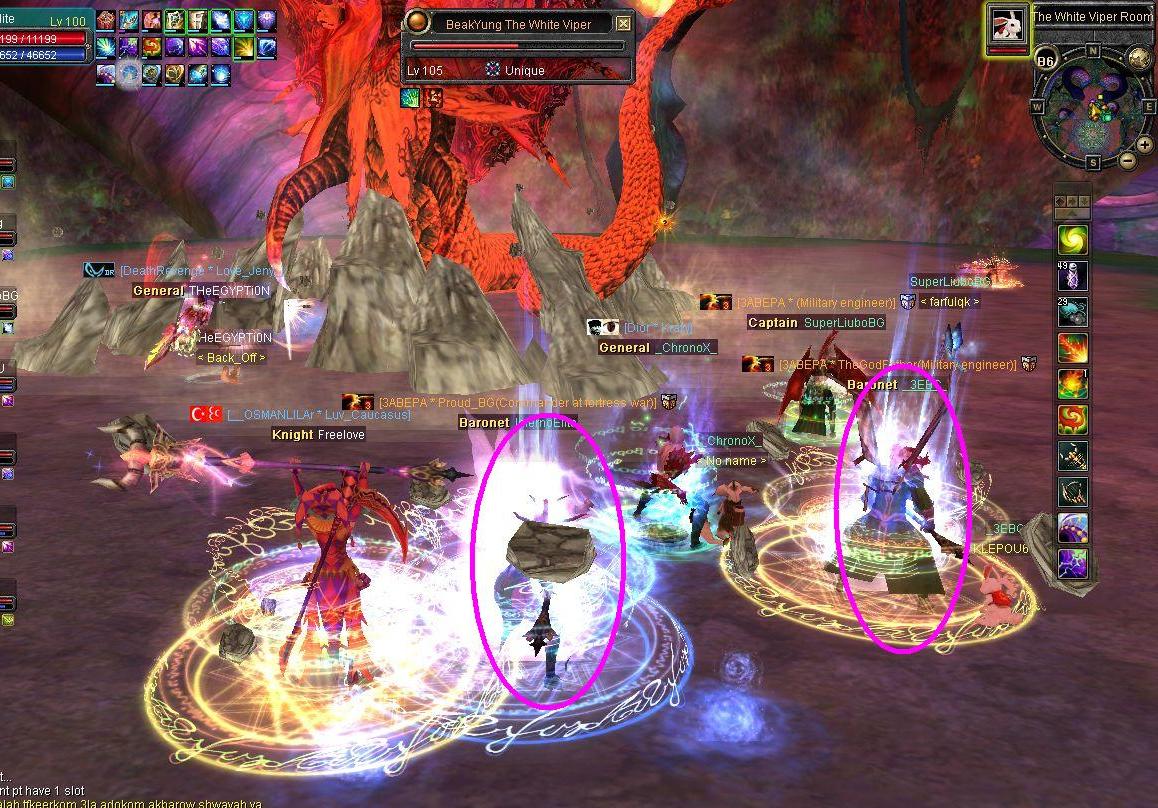Select the green spiky debuff under target window
The height and width of the screenshot is (808, 1158).
(411, 97)
